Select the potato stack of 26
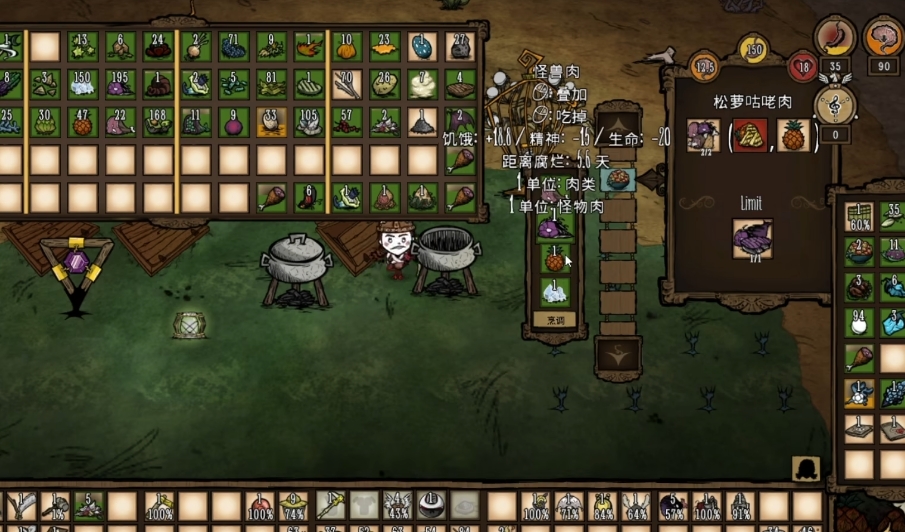The image size is (905, 532). [384, 85]
